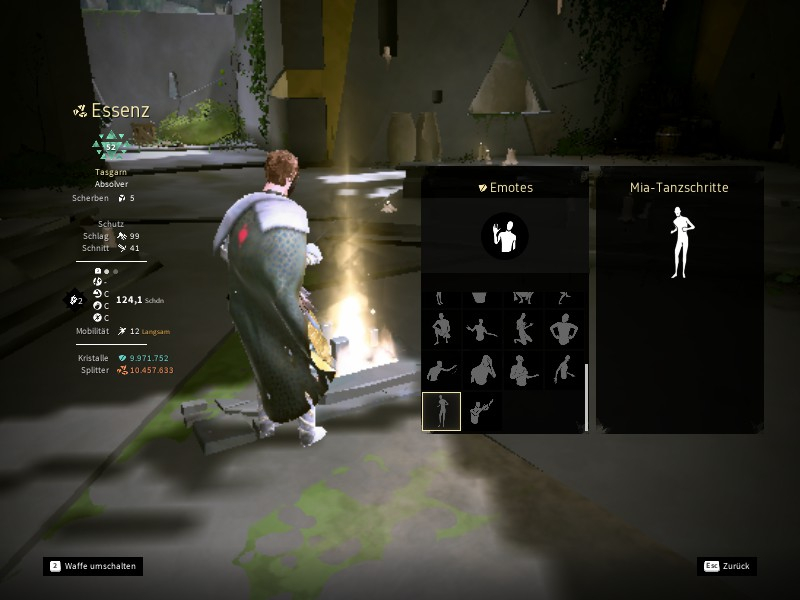The height and width of the screenshot is (600, 800).
Task: Go back with the Zurück button
Action: tap(727, 566)
